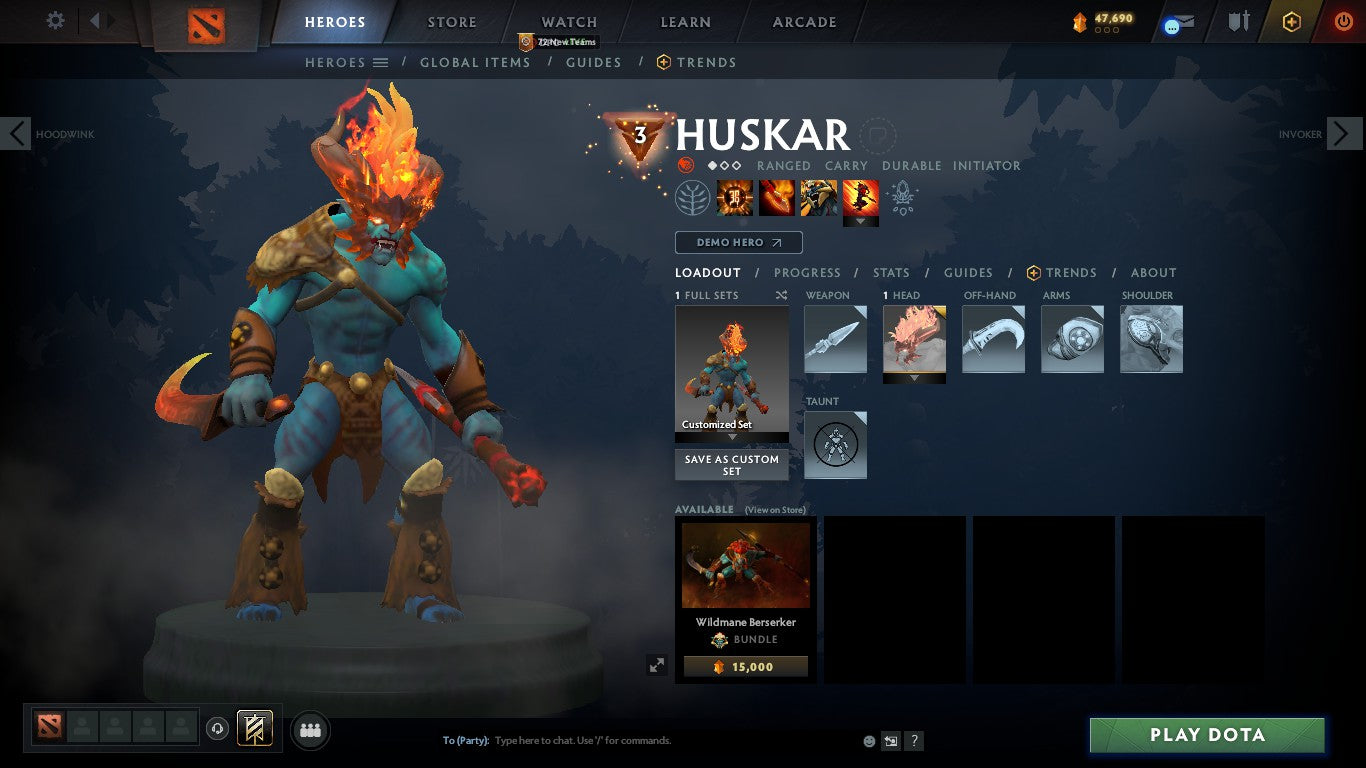Open the ARCADE menu
1366x768 pixels.
click(x=802, y=21)
